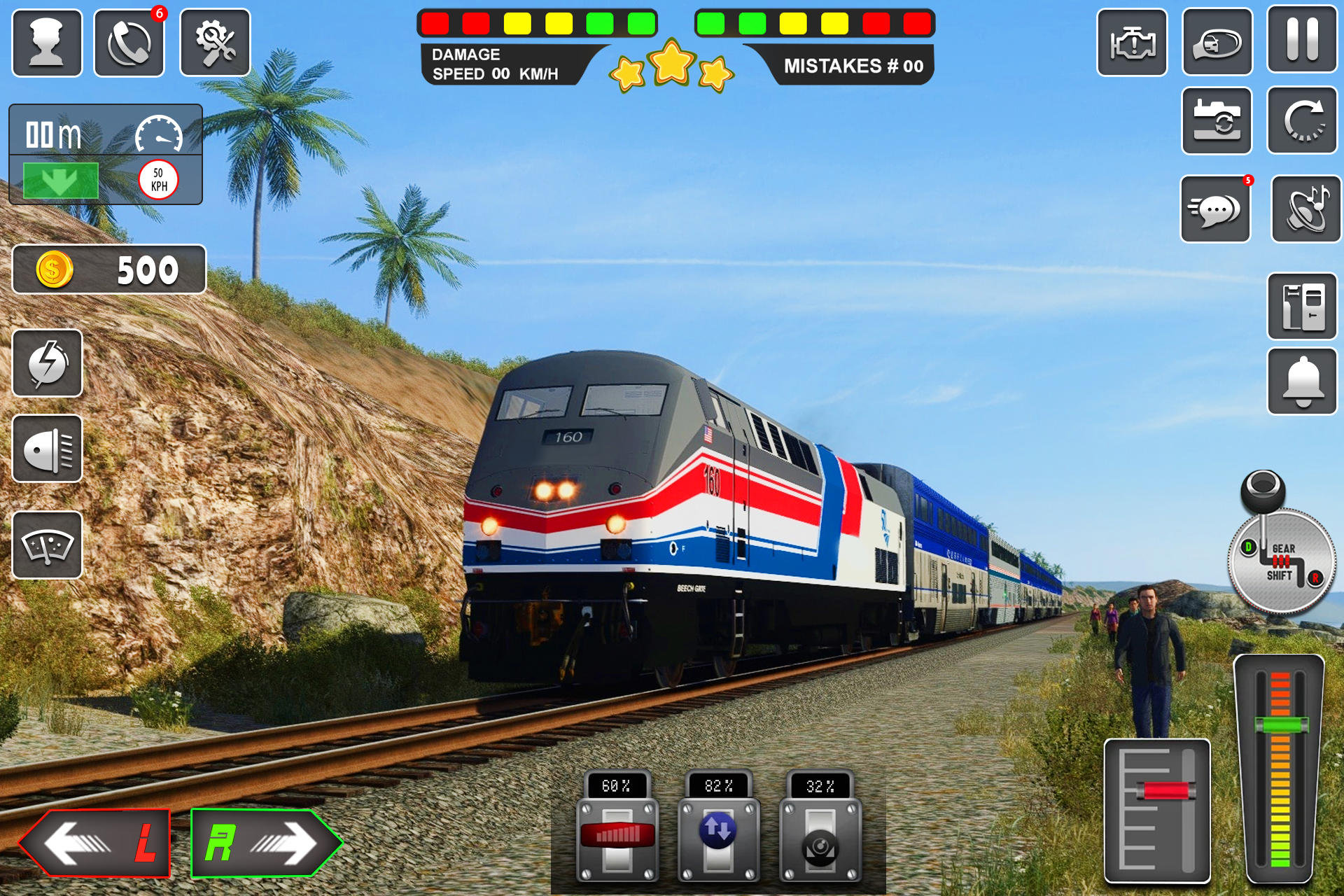Open the player profile icon
This screenshot has height=896, width=1344.
click(x=46, y=42)
